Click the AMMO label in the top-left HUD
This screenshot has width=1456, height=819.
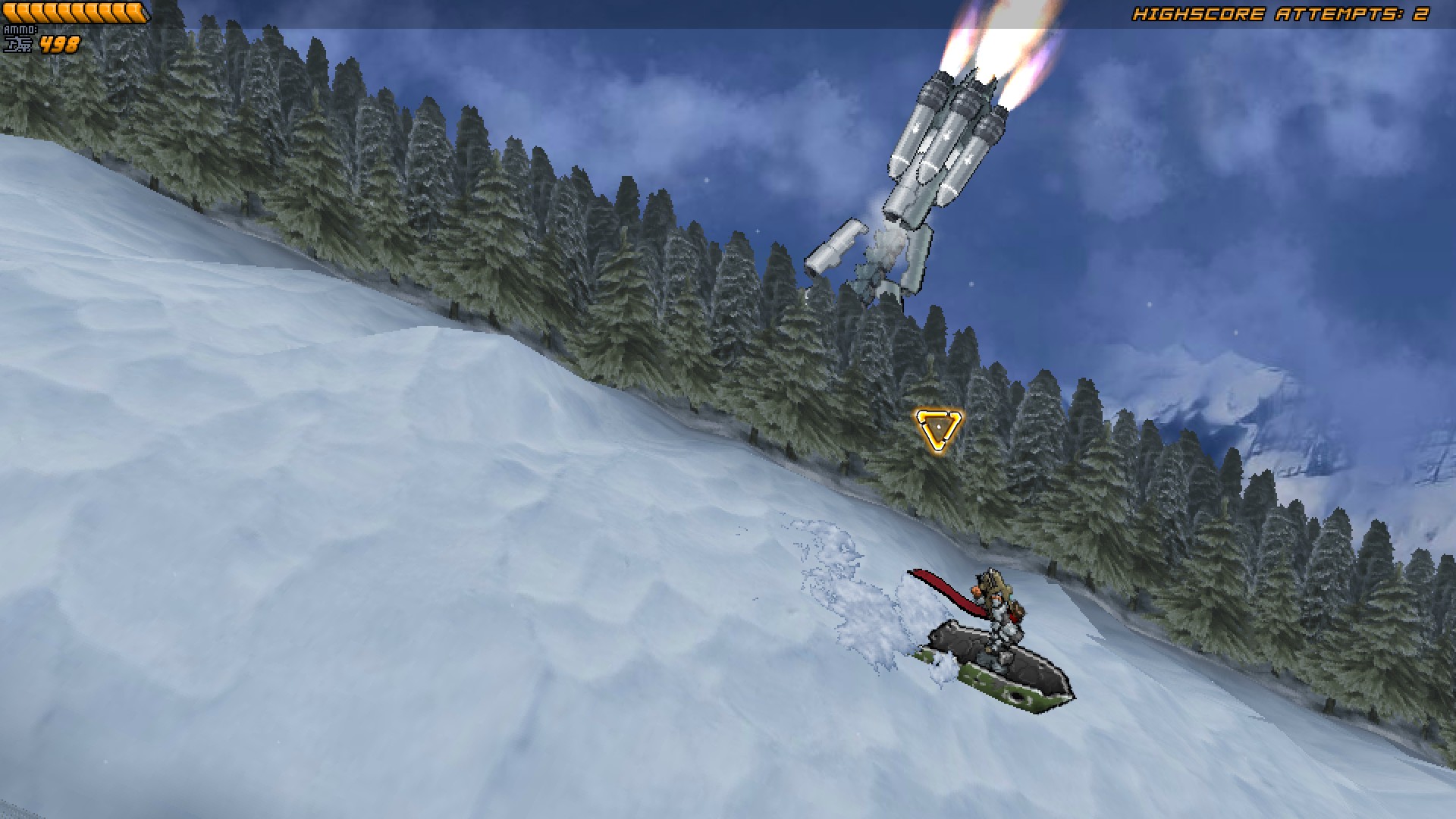(20, 29)
